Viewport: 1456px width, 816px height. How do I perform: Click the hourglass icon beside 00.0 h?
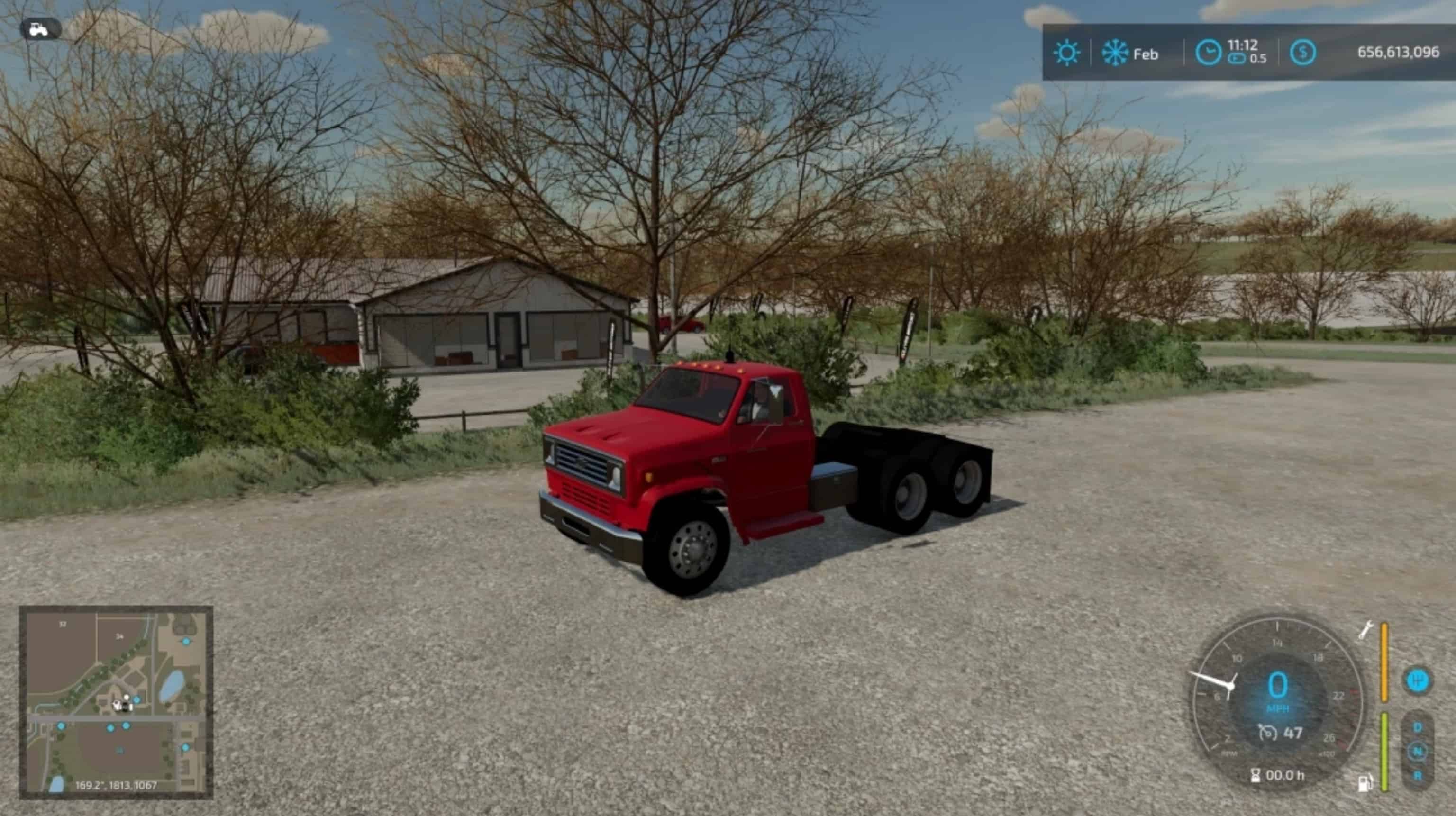pyautogui.click(x=1256, y=775)
